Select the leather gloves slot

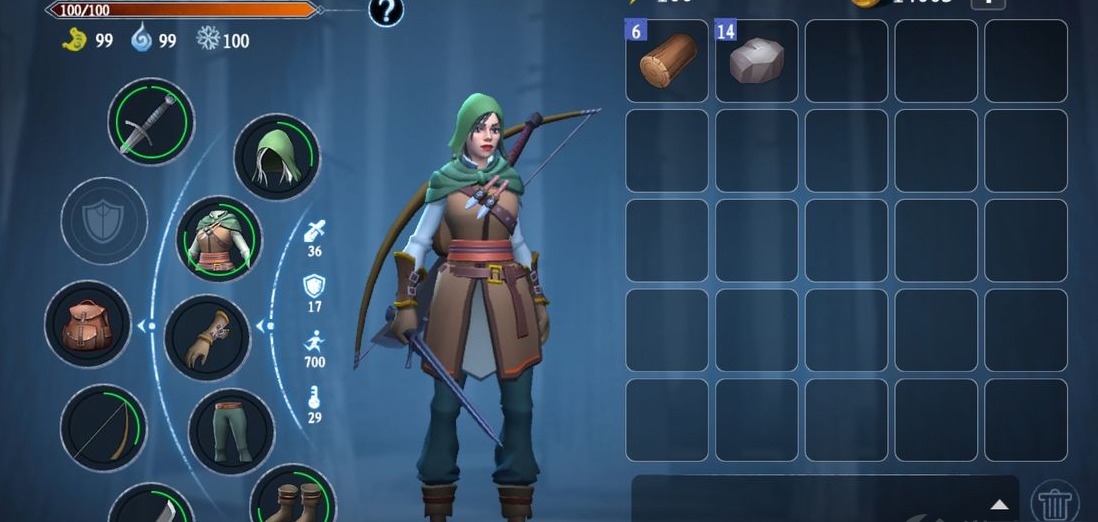(208, 338)
